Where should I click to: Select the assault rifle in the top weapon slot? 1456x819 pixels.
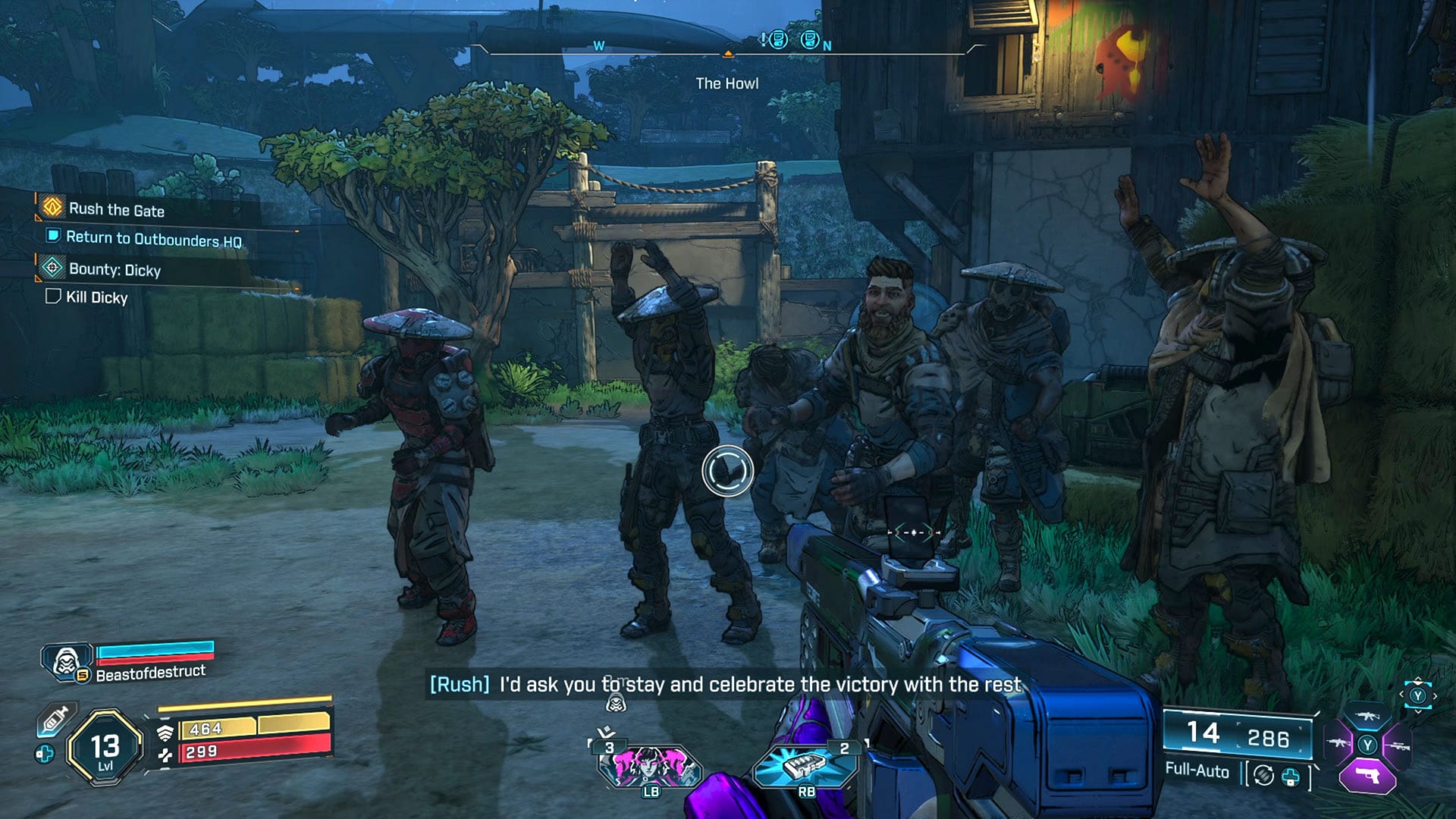click(1367, 716)
